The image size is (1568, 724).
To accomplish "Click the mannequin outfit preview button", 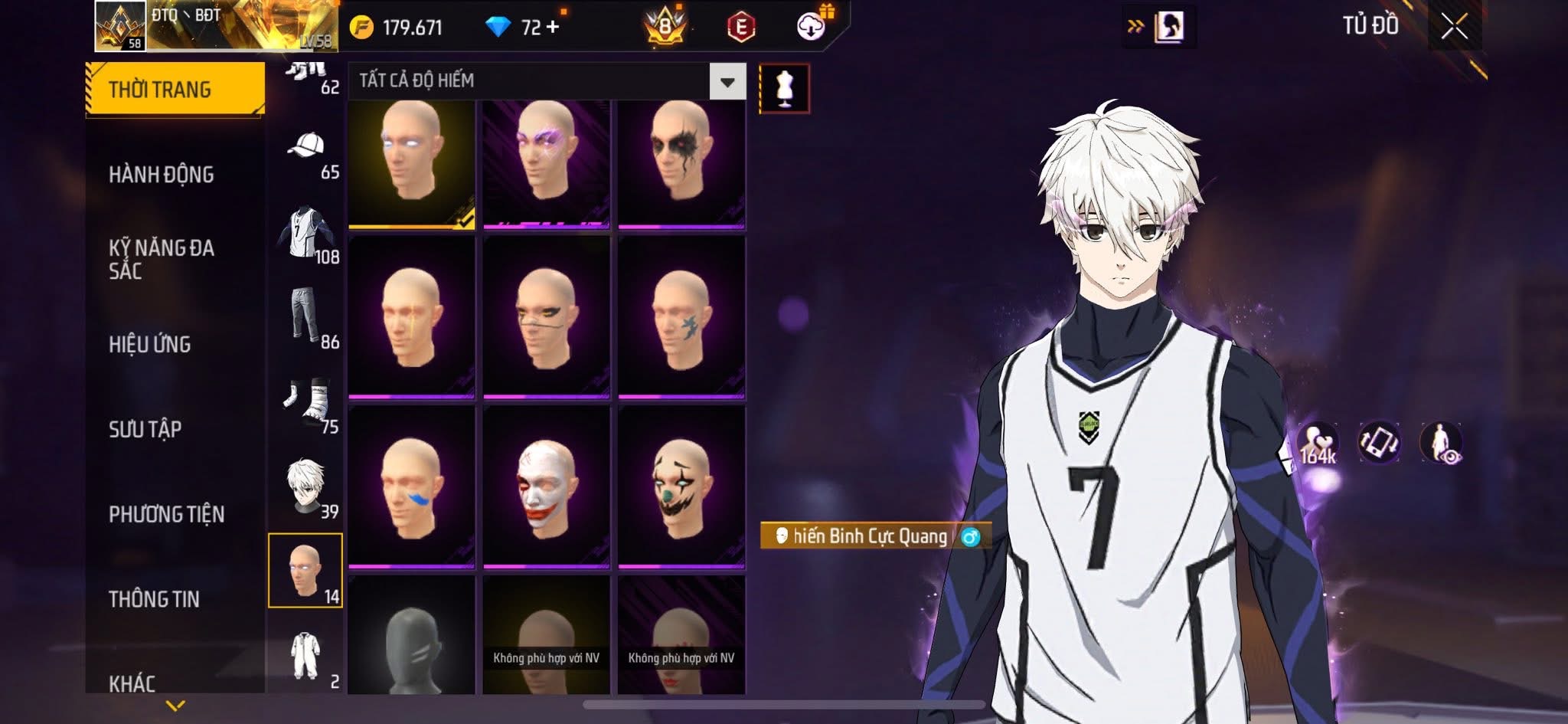I will 784,89.
